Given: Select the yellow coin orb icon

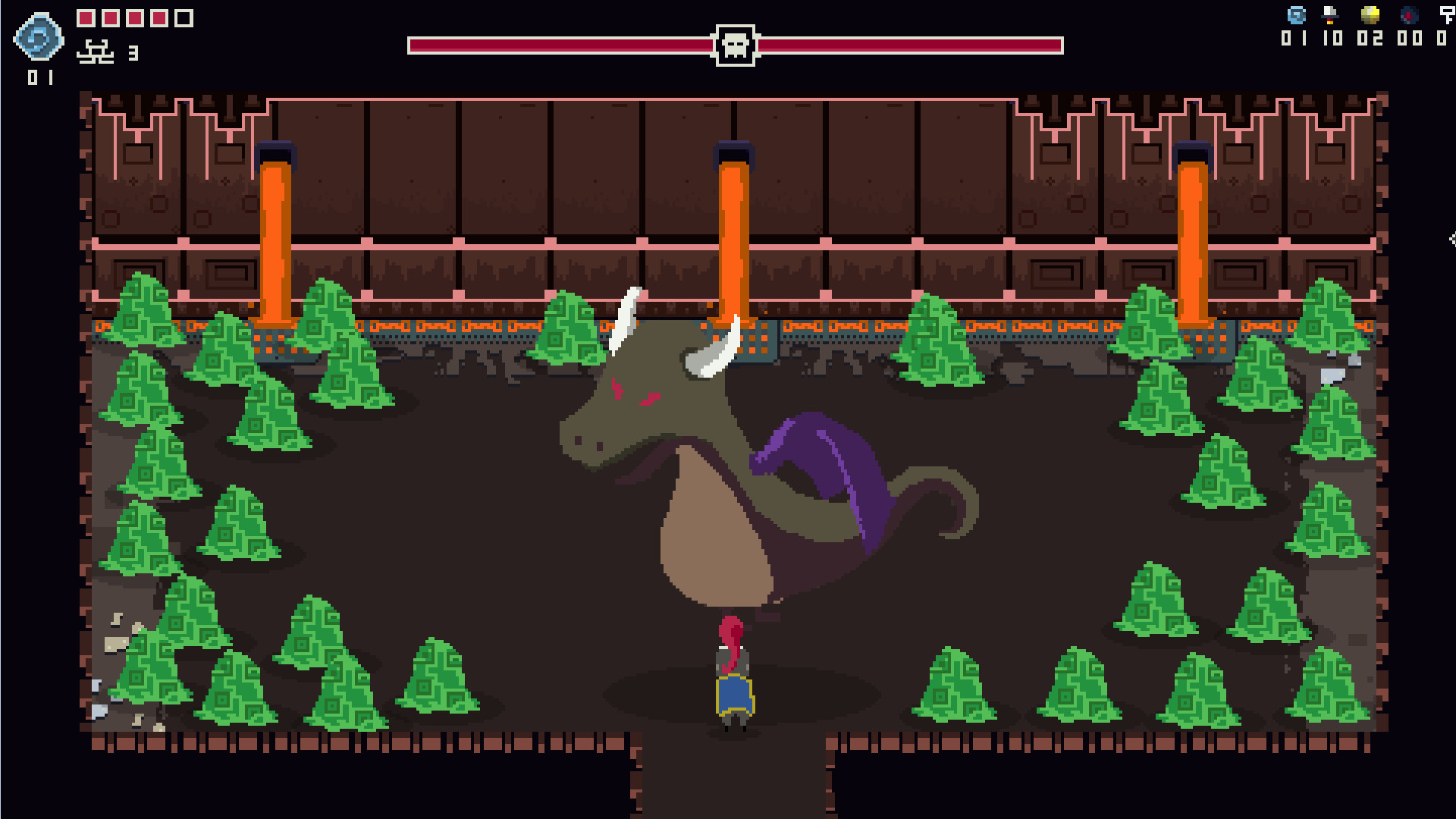Looking at the screenshot, I should pyautogui.click(x=1369, y=14).
